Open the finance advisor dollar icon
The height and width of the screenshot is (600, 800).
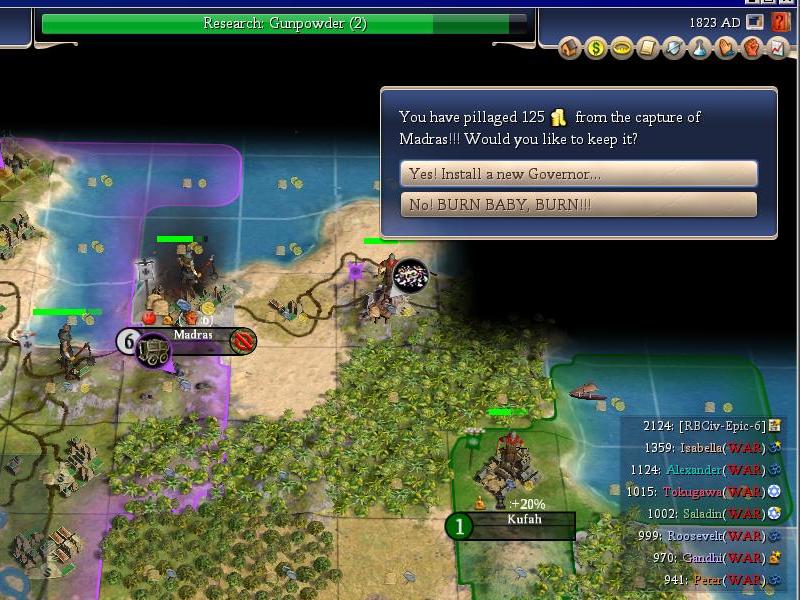596,48
